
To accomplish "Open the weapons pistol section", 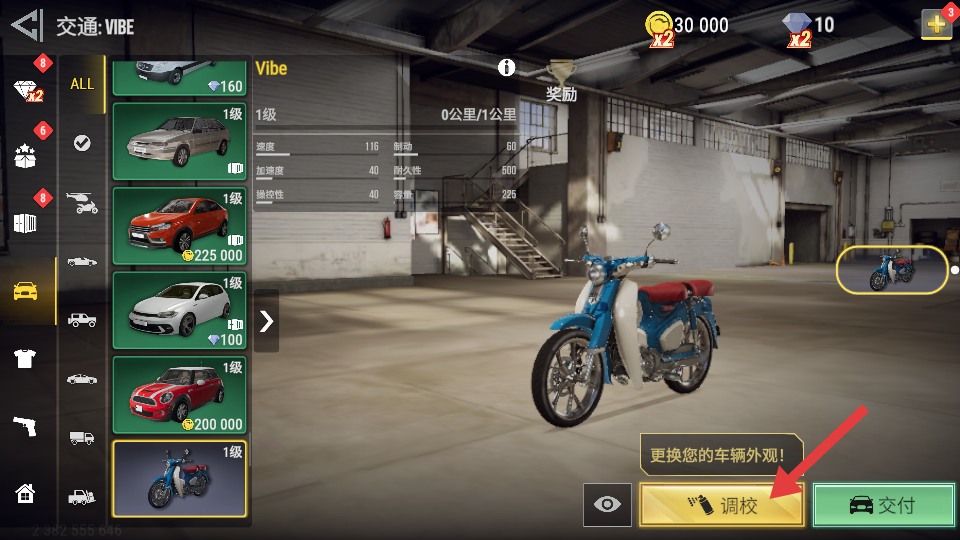I will [26, 426].
